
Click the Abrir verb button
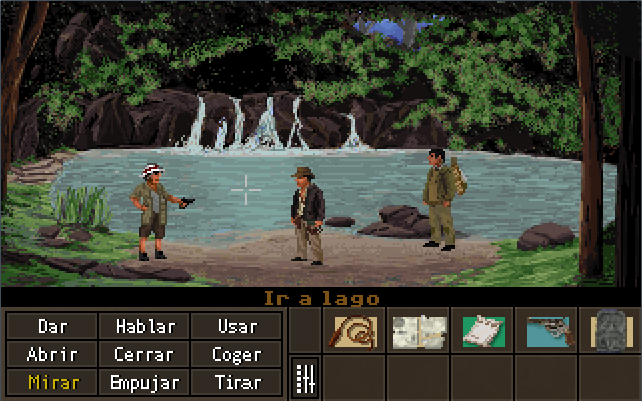52,355
